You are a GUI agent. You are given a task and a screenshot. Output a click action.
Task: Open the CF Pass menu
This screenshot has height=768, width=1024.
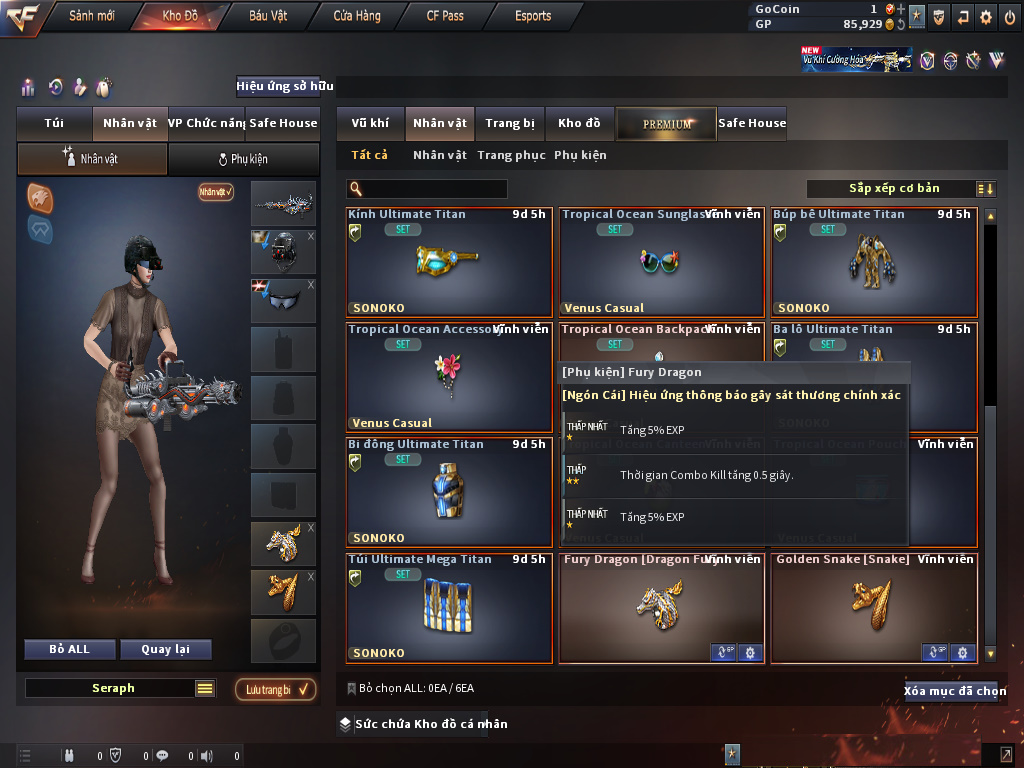pos(445,16)
